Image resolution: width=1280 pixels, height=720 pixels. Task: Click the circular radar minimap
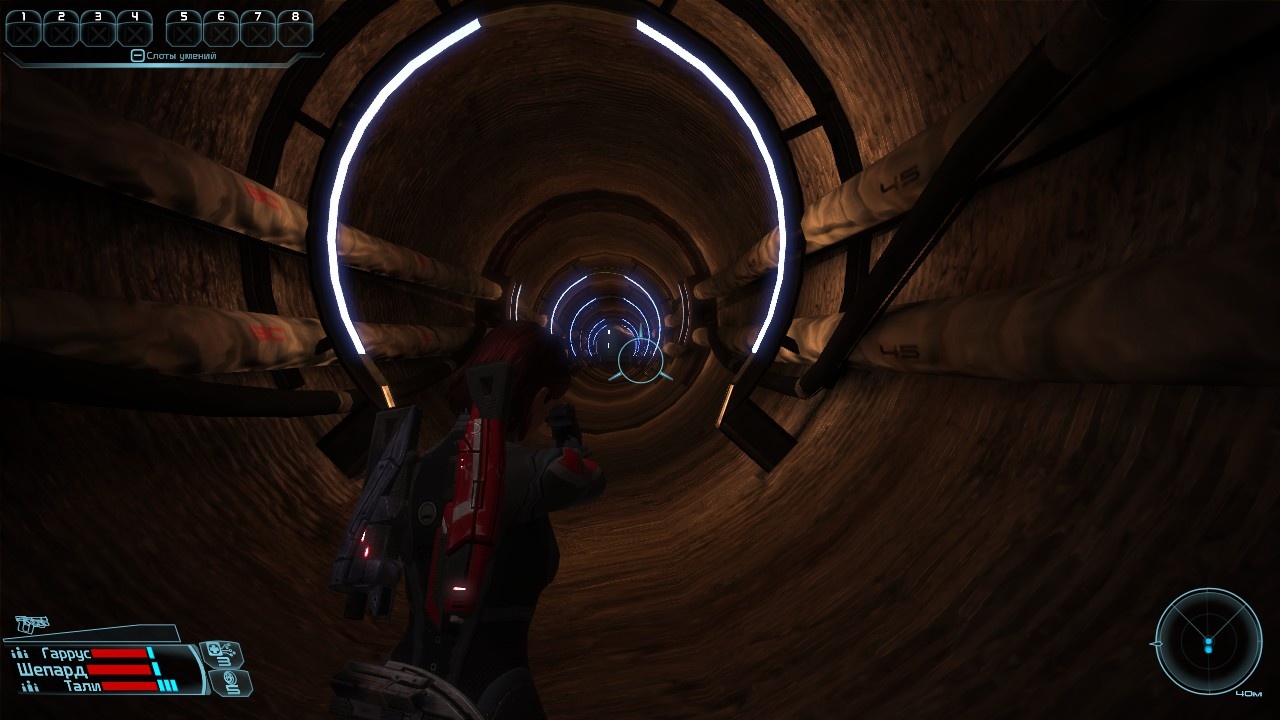pyautogui.click(x=1208, y=641)
